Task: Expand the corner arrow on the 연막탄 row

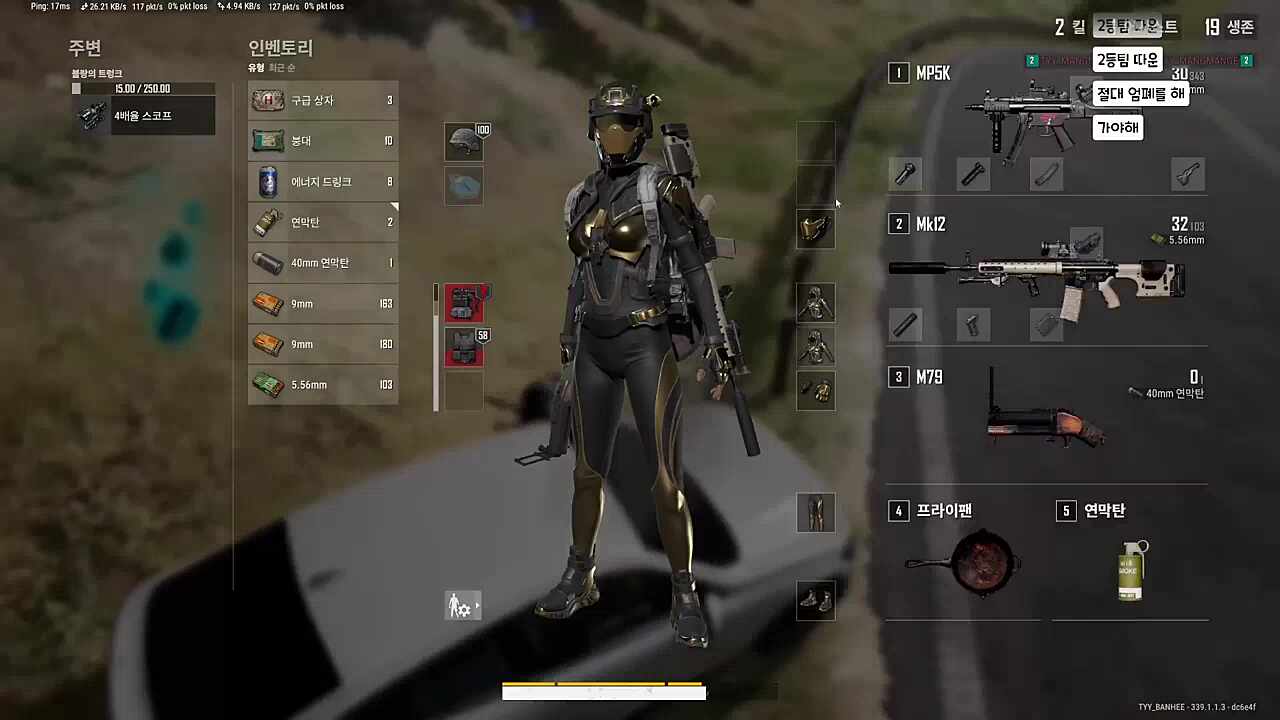Action: tap(394, 206)
